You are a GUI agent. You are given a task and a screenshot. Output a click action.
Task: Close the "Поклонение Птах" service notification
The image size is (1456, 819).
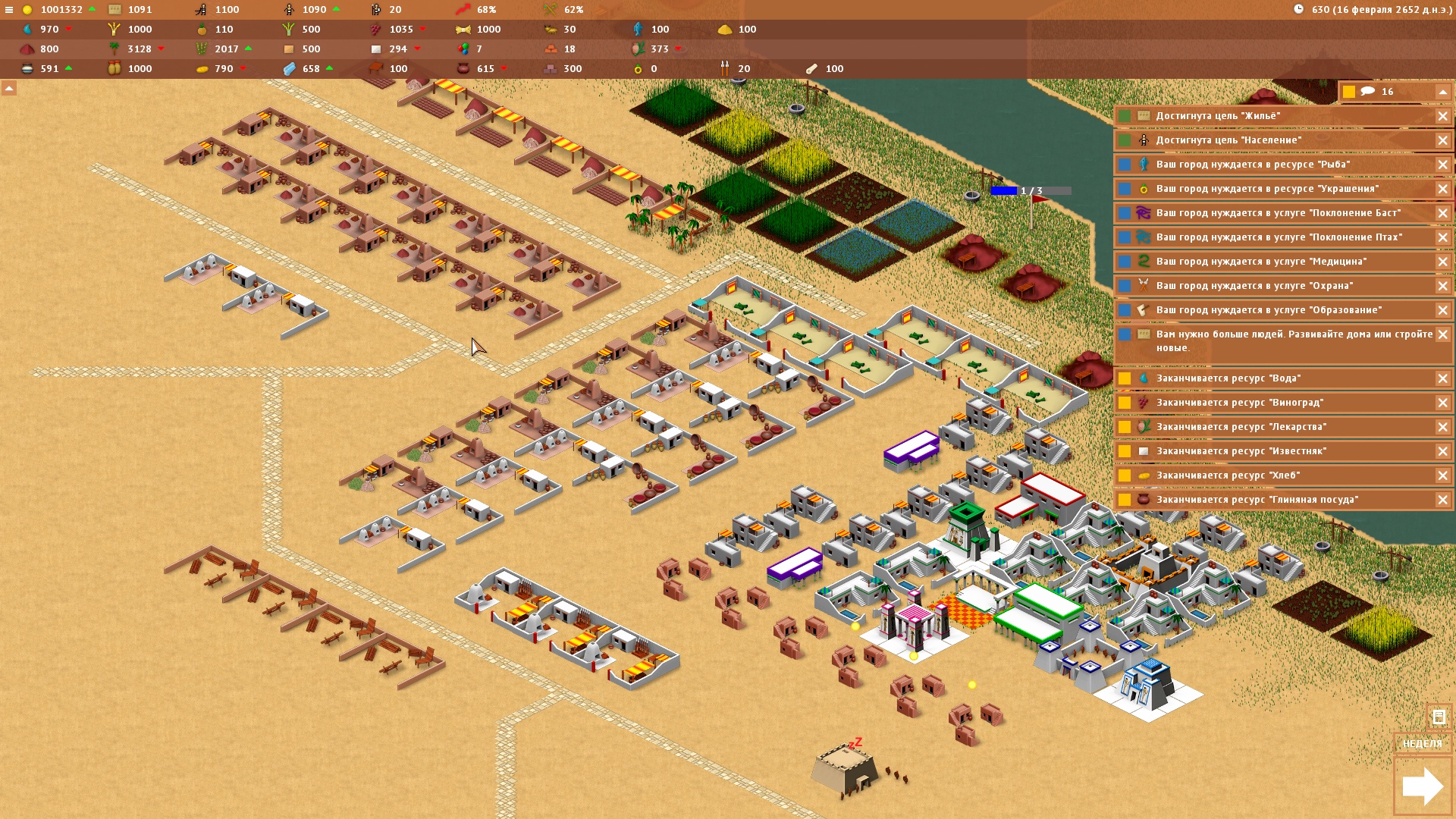[x=1442, y=237]
